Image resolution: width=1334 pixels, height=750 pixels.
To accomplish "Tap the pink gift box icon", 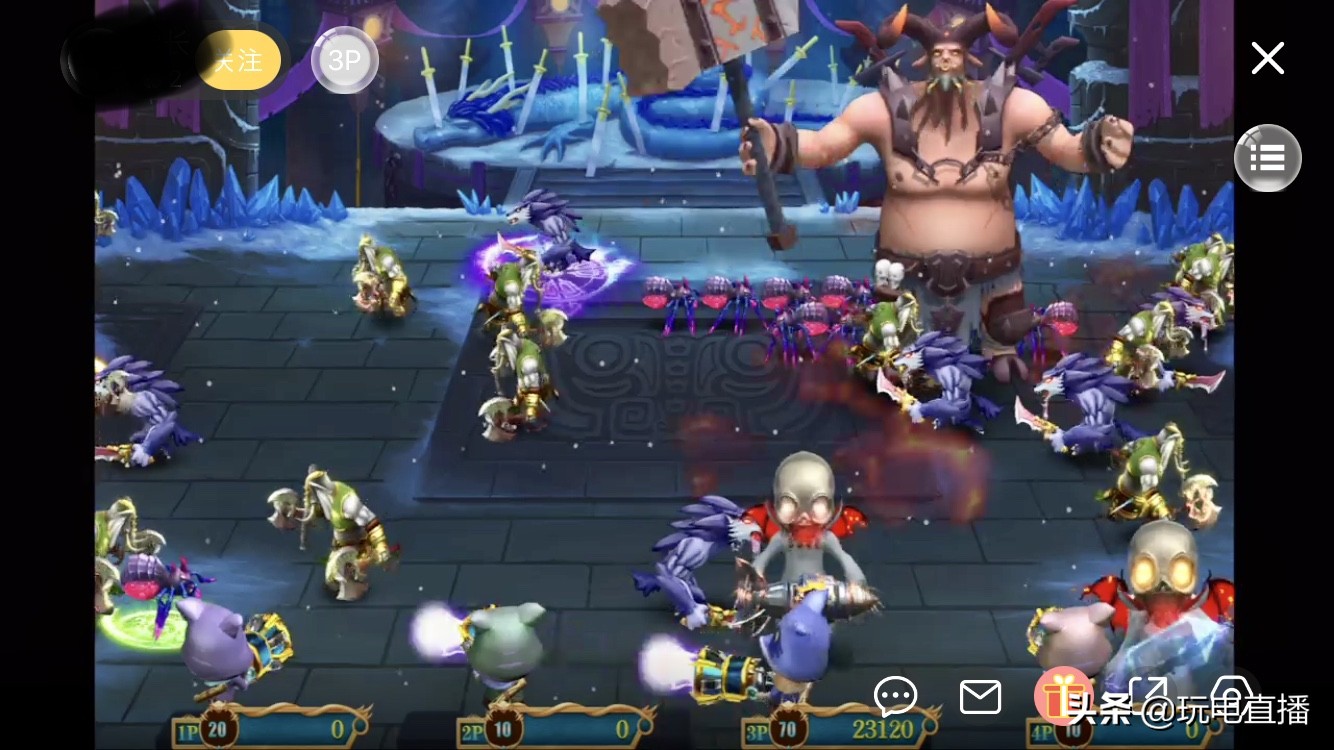I will (1063, 697).
